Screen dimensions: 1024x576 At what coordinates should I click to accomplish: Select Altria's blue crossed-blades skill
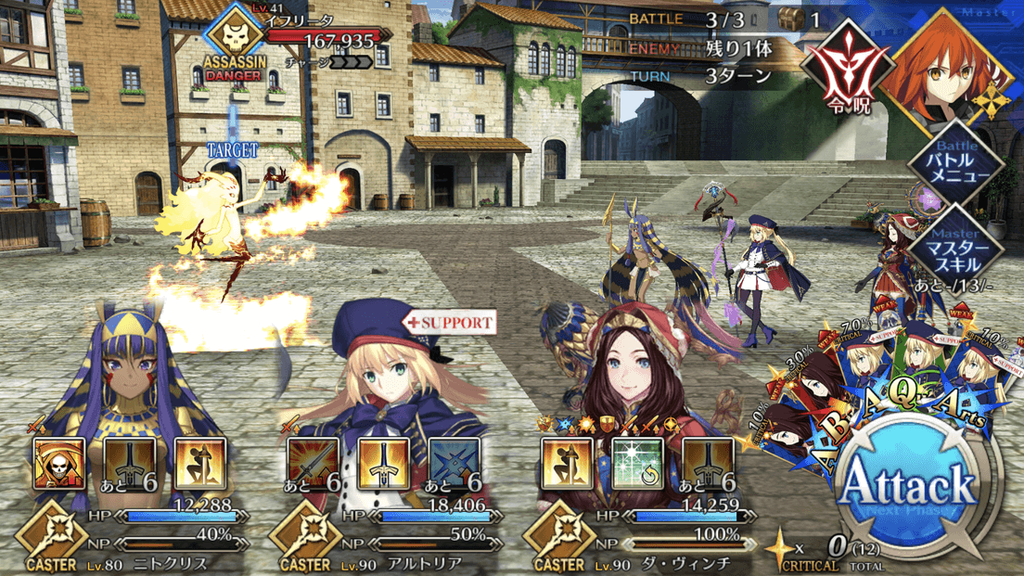click(x=454, y=463)
